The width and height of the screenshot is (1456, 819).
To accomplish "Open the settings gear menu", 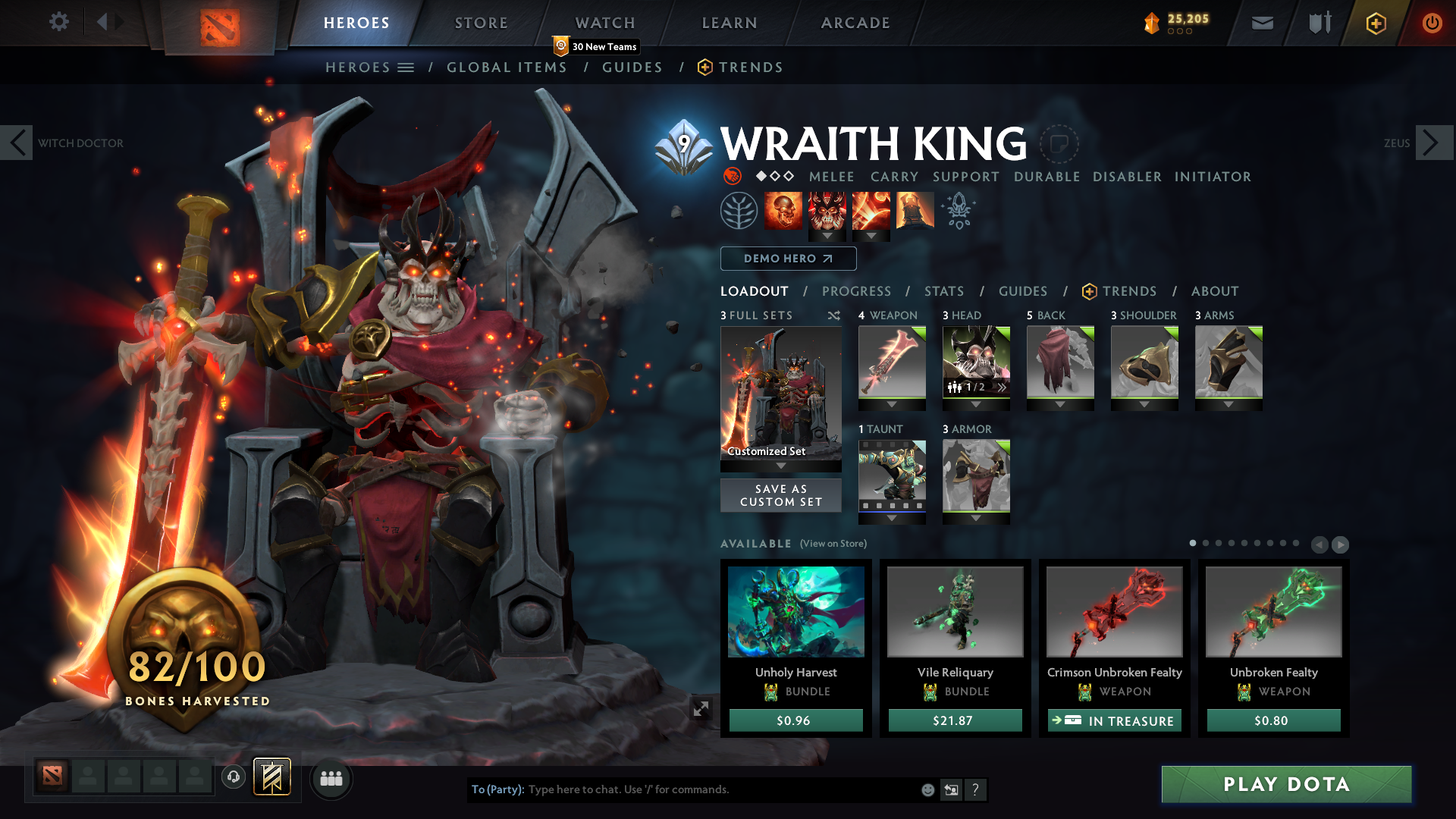I will click(58, 22).
